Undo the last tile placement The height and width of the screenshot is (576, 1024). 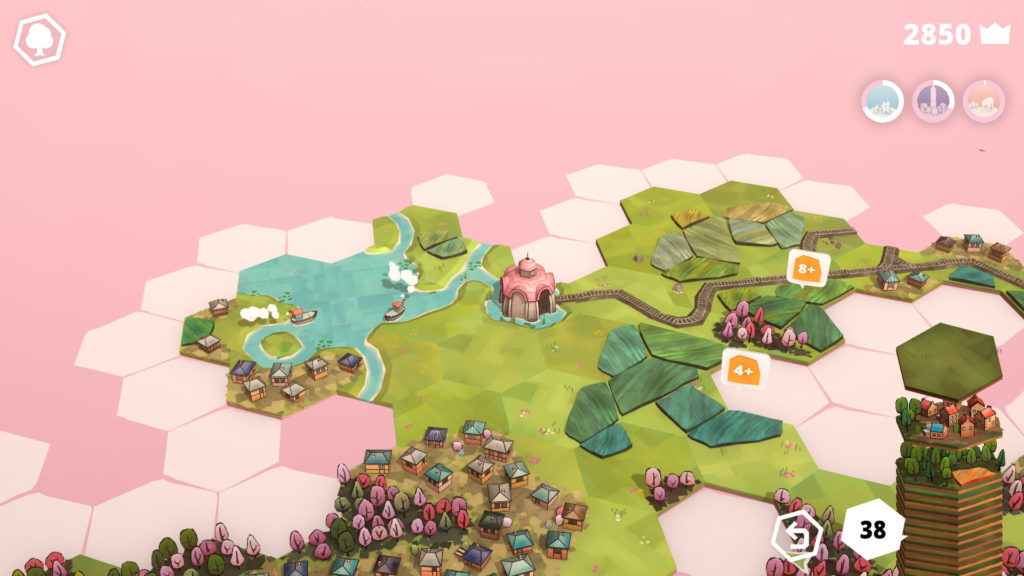click(x=797, y=535)
